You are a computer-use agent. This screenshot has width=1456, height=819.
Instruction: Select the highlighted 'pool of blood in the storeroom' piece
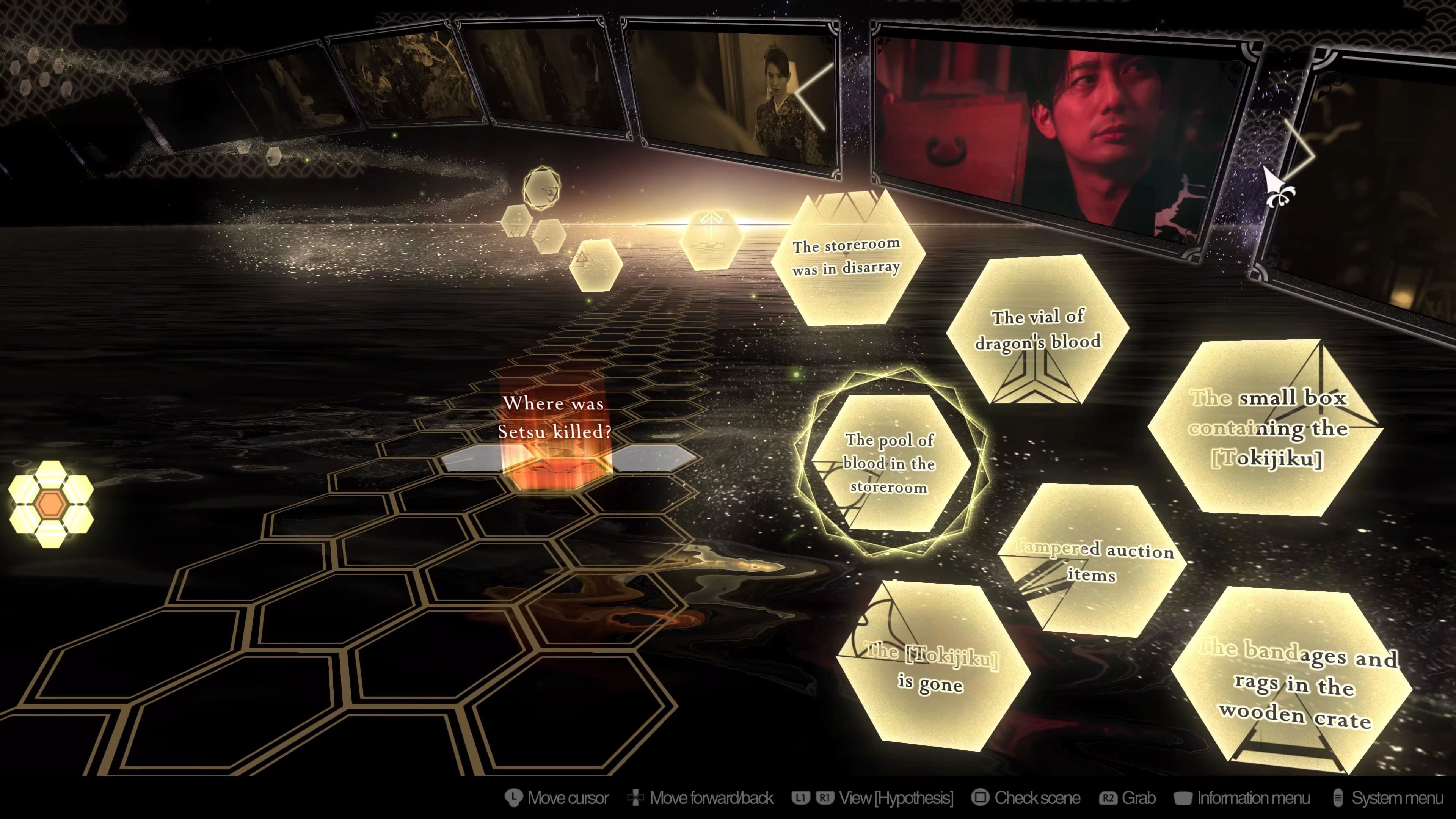(x=889, y=463)
